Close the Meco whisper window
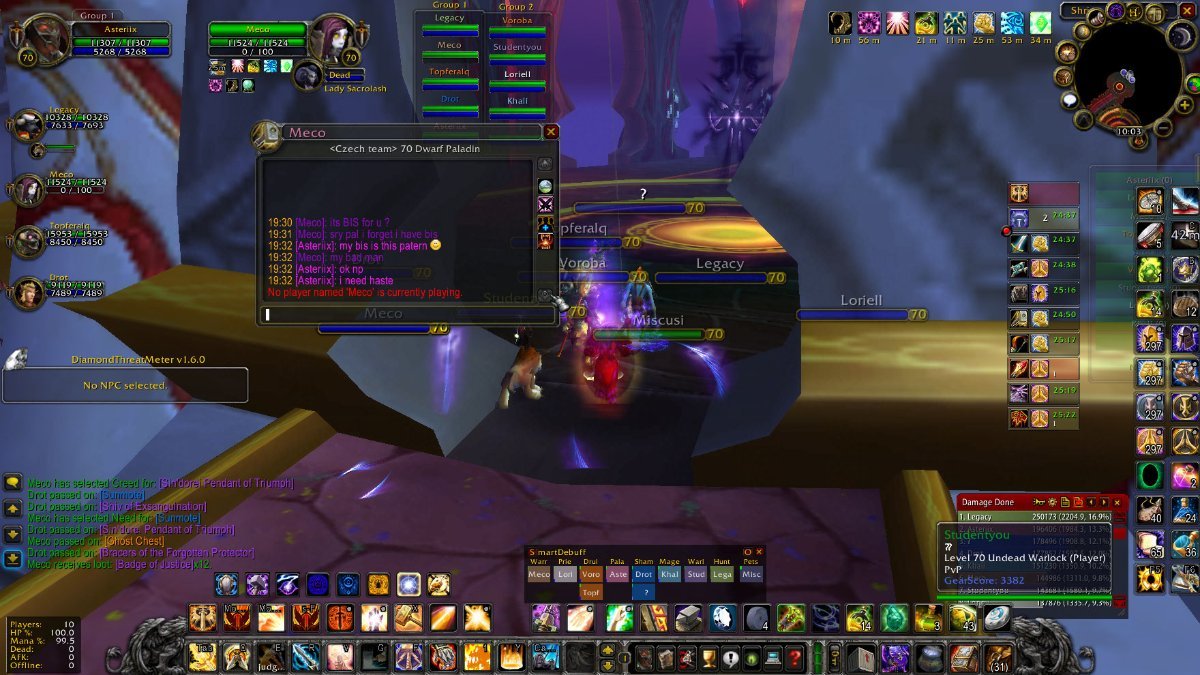The image size is (1200, 675). coord(551,131)
